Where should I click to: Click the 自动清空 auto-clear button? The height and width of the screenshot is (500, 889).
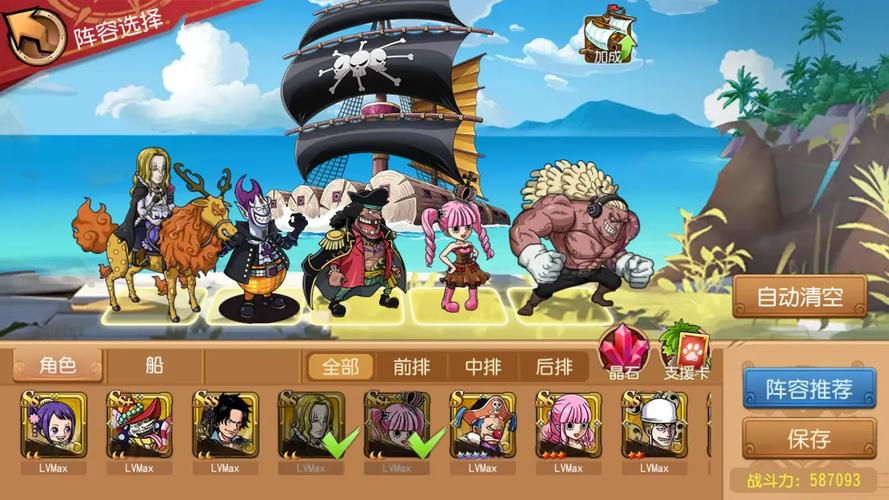pos(798,296)
